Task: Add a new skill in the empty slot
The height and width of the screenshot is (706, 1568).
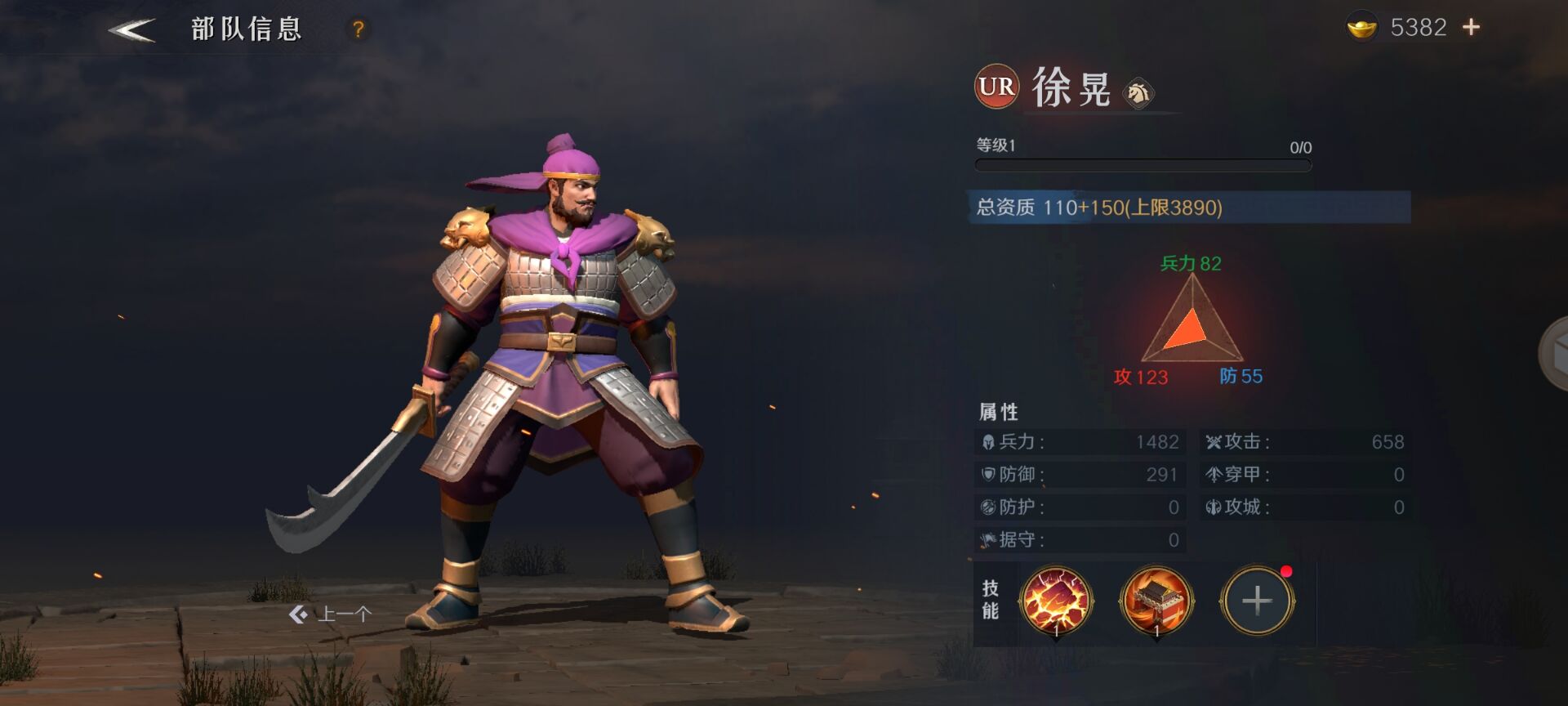Action: coord(1257,601)
